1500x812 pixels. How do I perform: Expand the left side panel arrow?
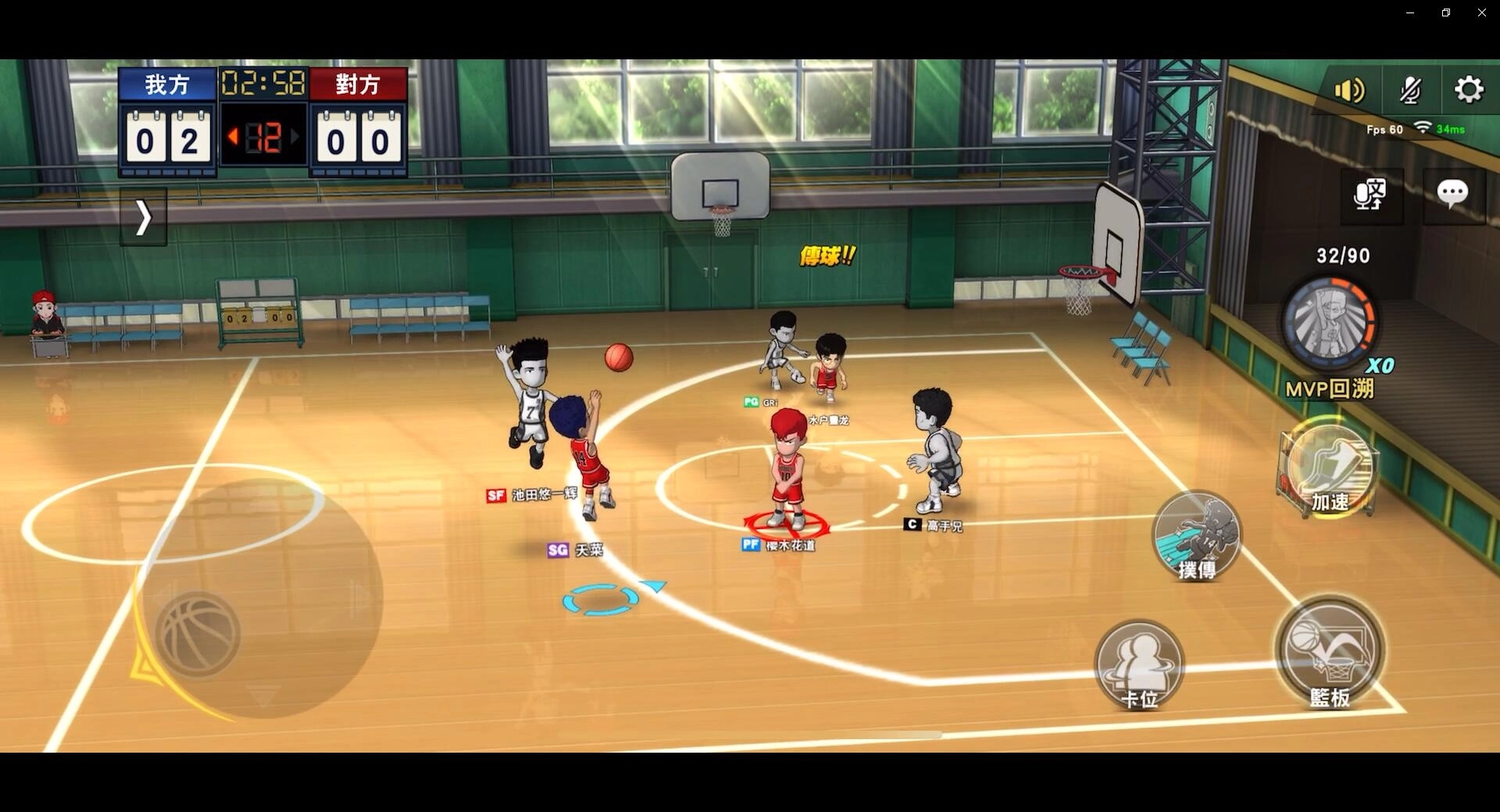[x=143, y=217]
